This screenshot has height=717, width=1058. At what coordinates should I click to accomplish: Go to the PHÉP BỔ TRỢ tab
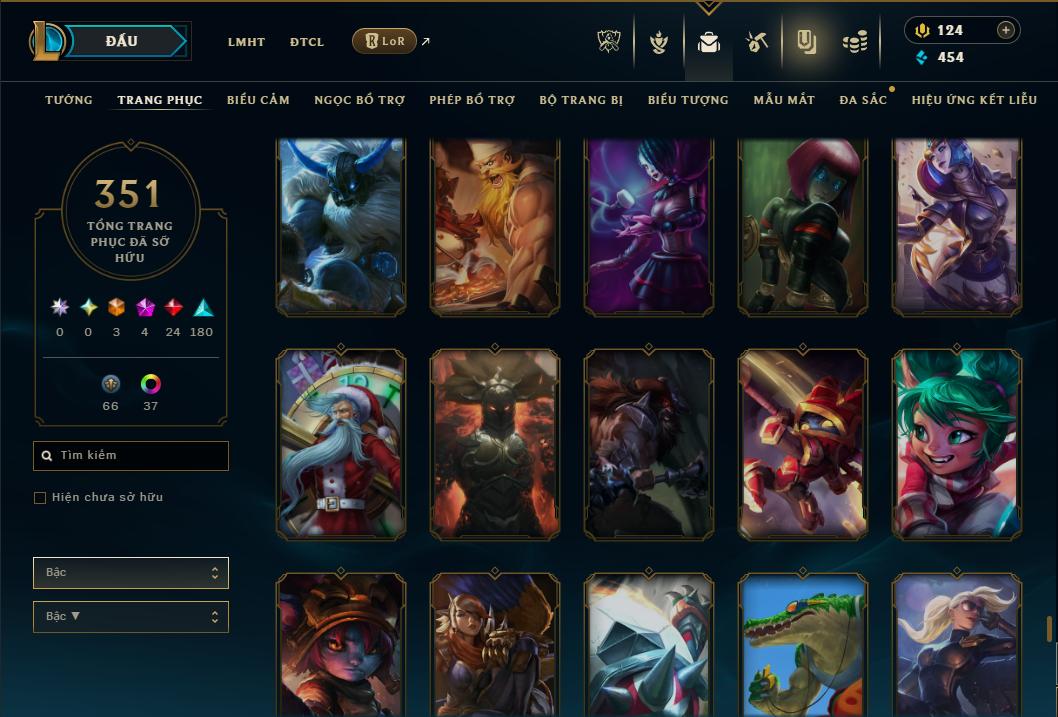point(472,100)
